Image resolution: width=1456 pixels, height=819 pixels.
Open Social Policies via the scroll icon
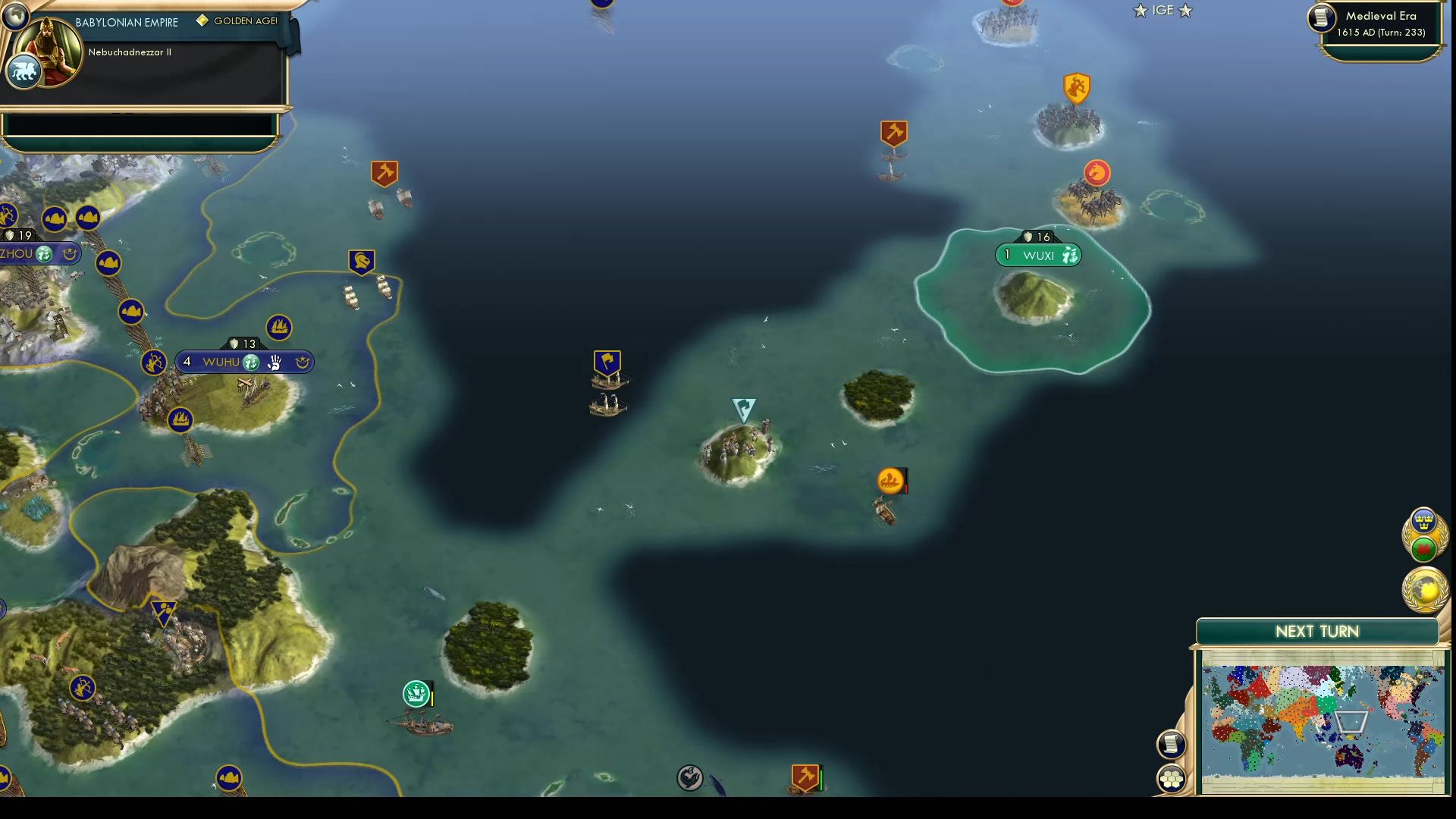(x=1171, y=744)
